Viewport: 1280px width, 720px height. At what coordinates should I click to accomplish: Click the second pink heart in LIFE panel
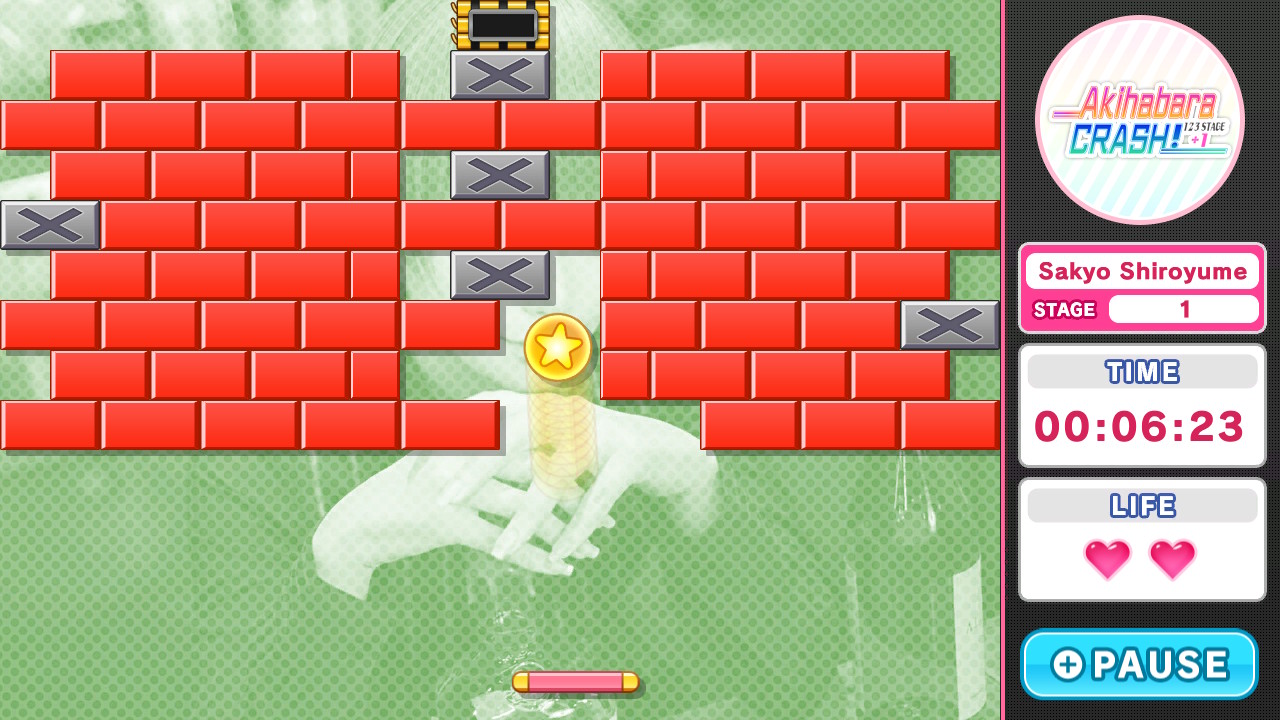coord(1172,559)
